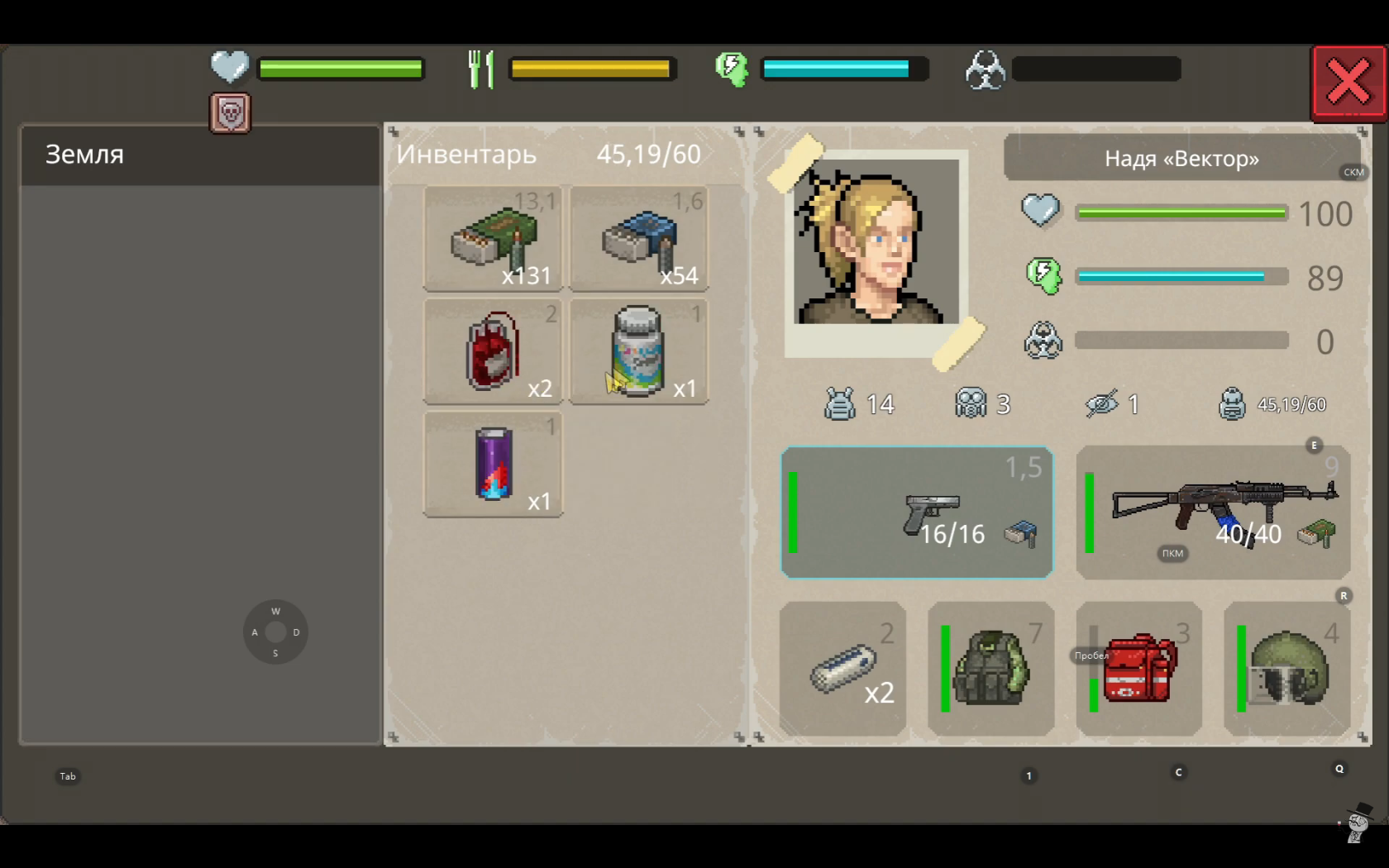Screen dimensions: 1389x868
Task: Close the inventory with the red X
Action: [1348, 83]
